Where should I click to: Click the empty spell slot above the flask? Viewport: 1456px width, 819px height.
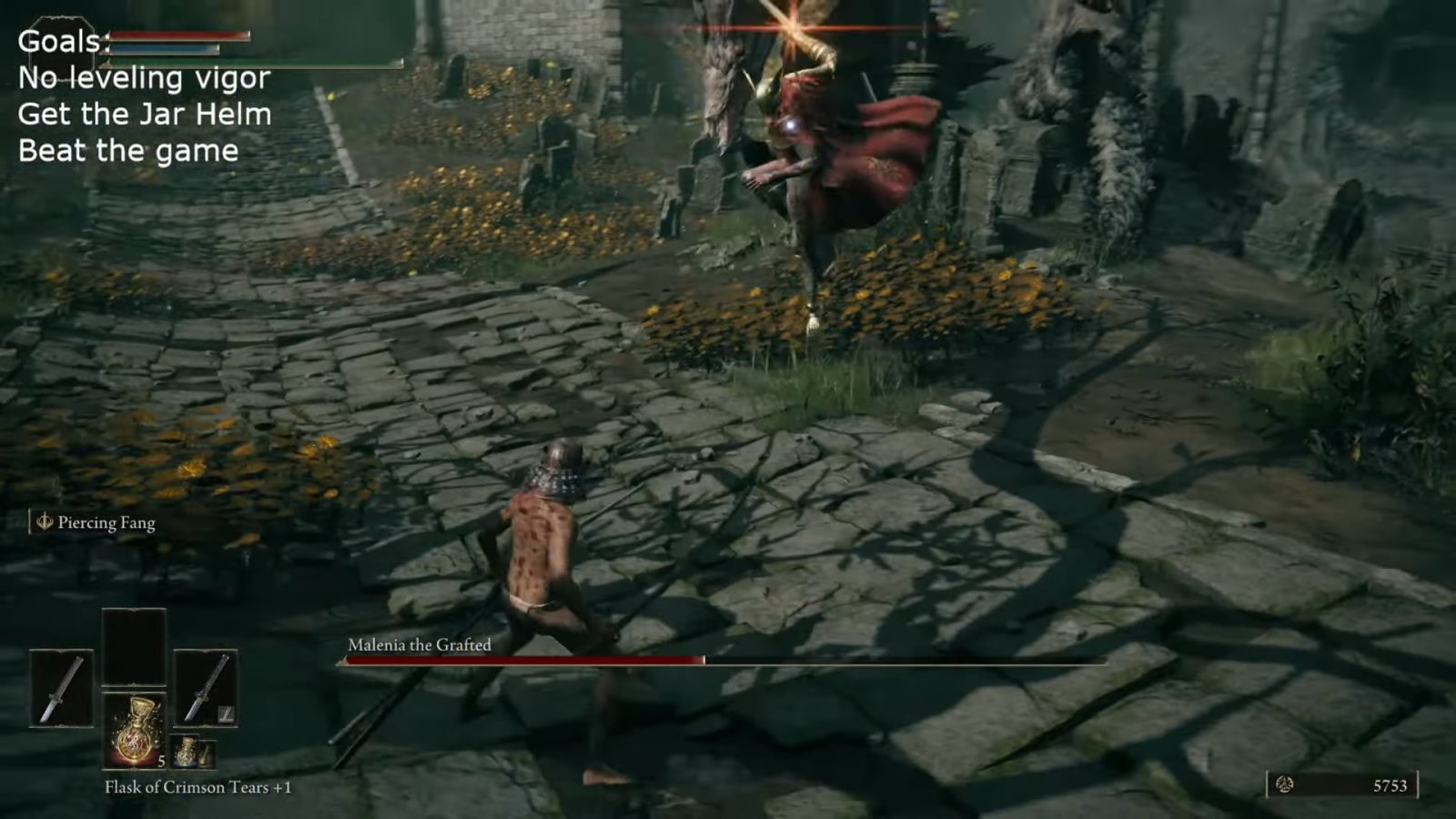[x=135, y=647]
